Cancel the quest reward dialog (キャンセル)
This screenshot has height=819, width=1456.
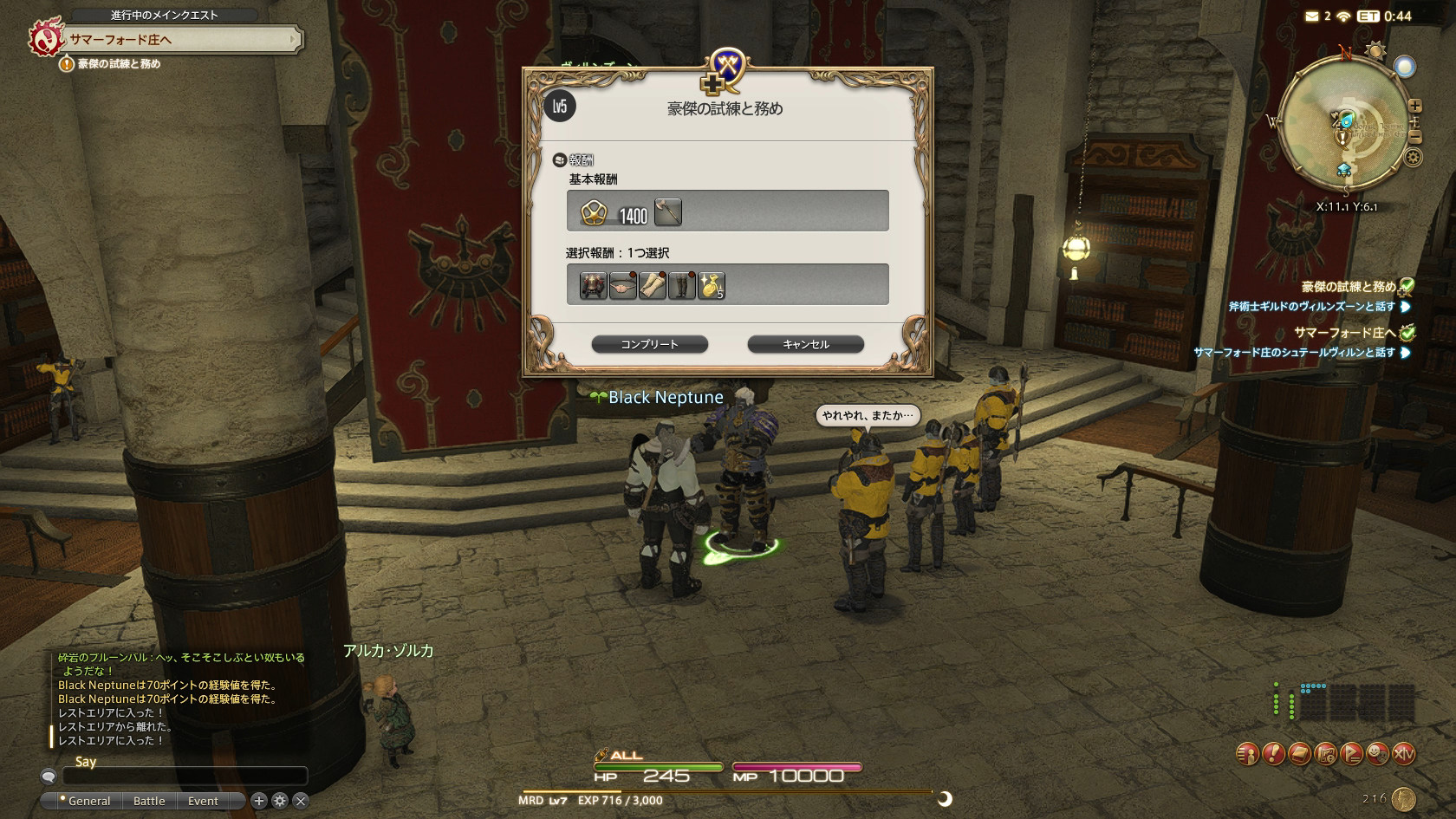(805, 344)
